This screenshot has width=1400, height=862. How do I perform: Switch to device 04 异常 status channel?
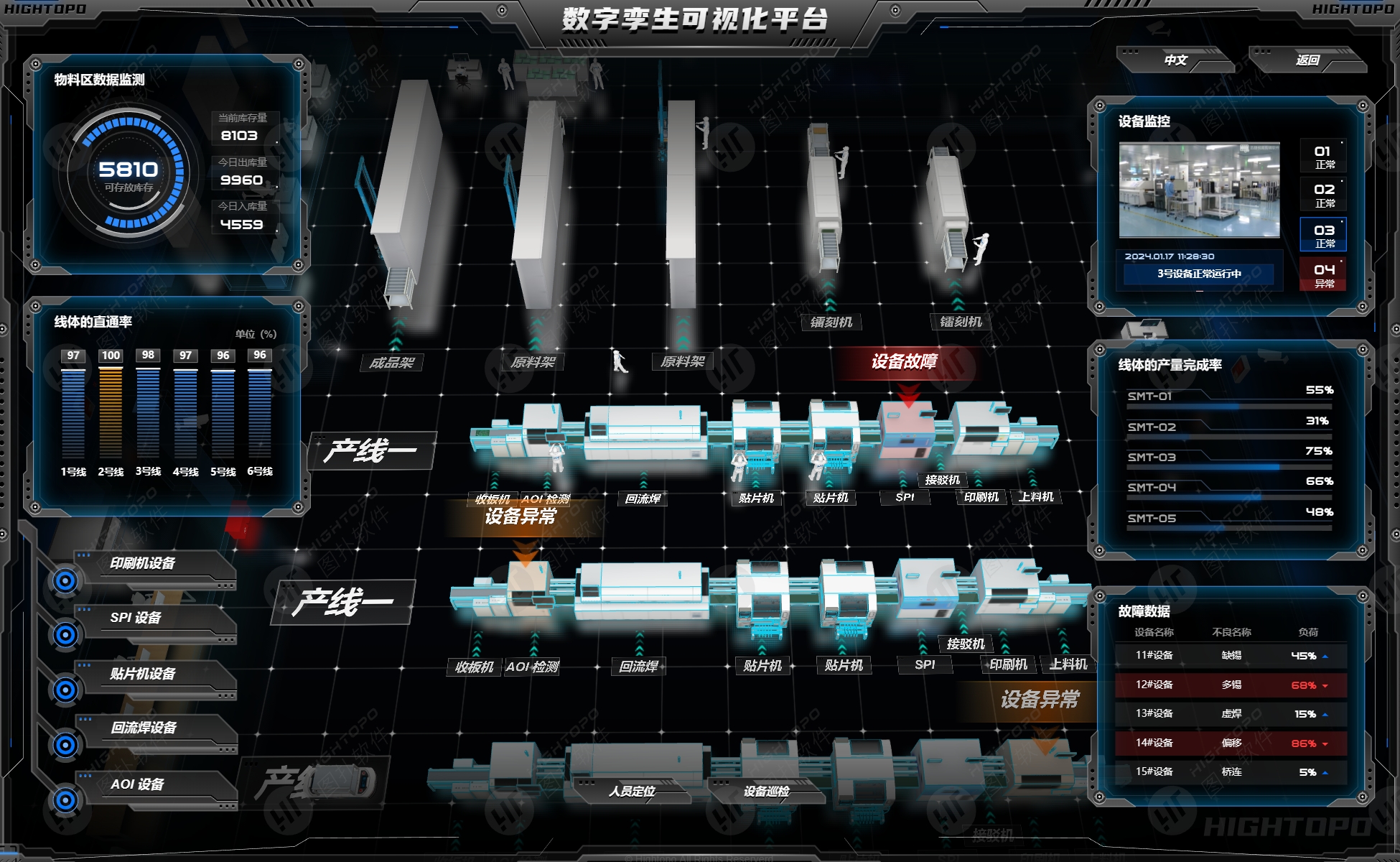(1322, 273)
